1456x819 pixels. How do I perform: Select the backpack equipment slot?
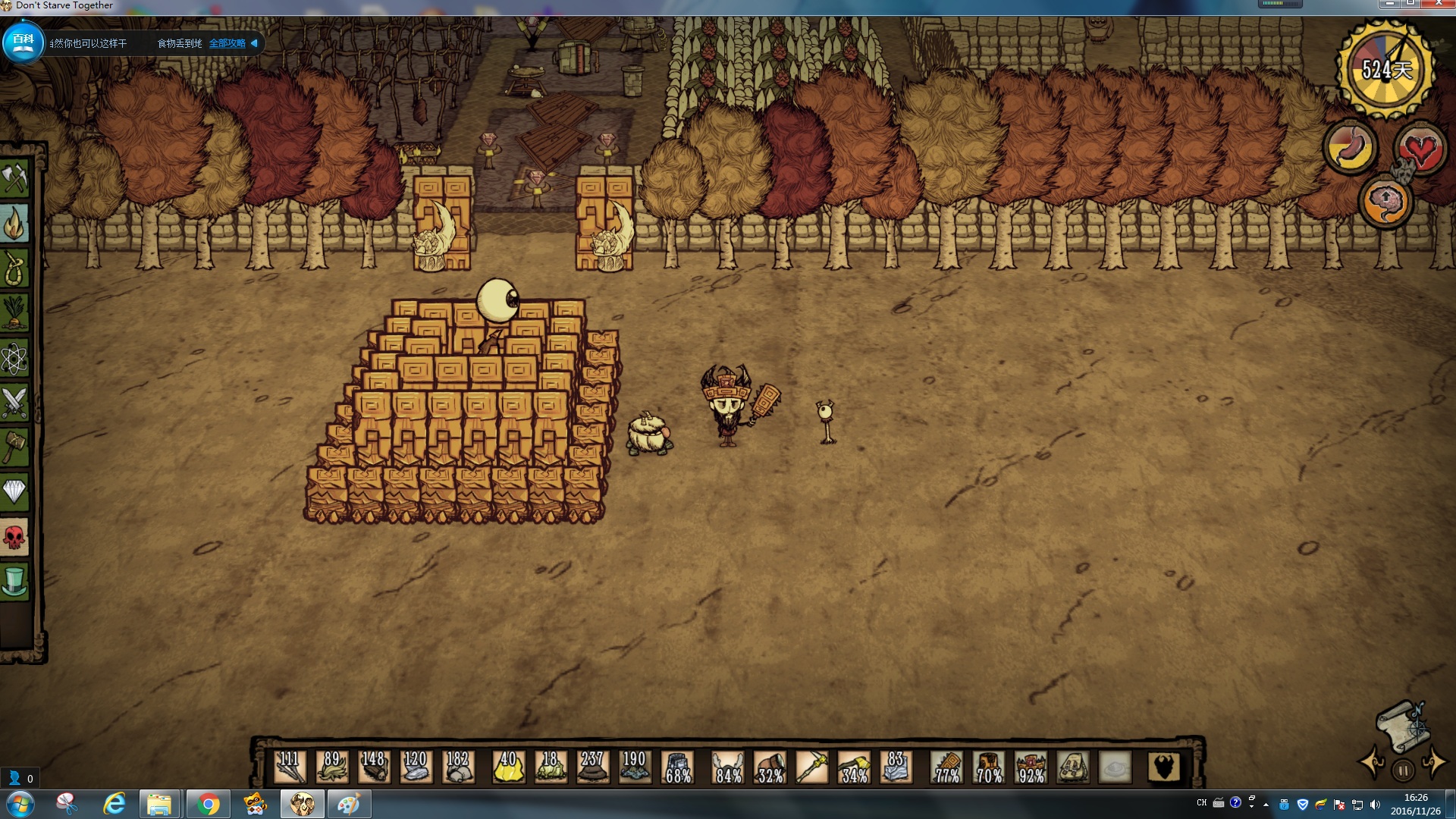1073,767
